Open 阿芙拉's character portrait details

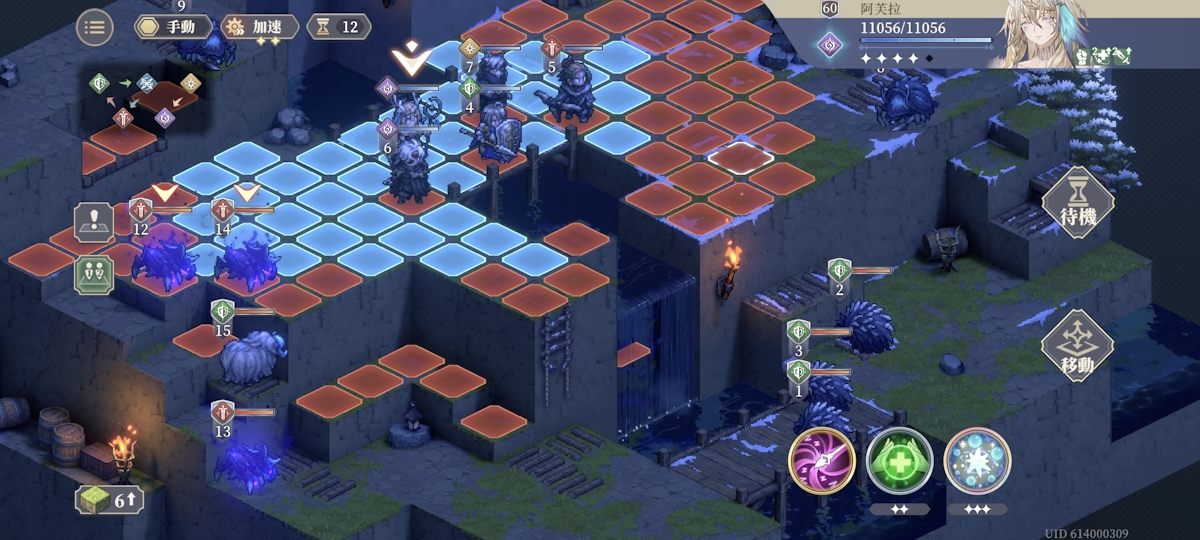(x=1040, y=35)
